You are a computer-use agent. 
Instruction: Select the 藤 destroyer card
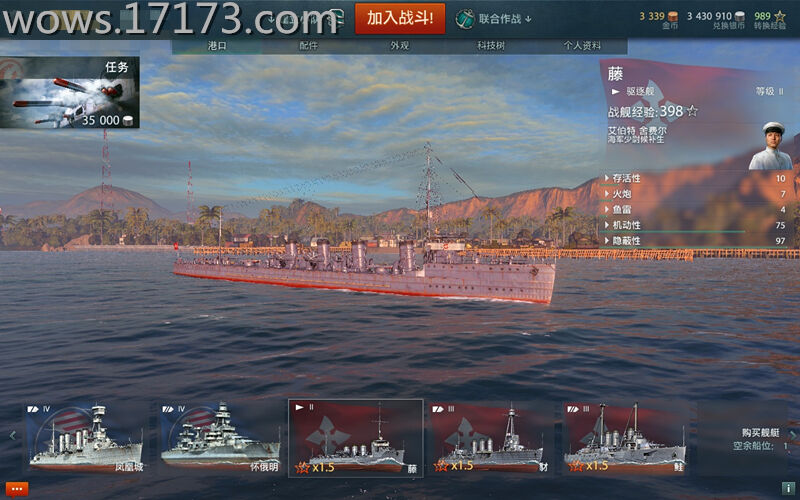pyautogui.click(x=356, y=437)
